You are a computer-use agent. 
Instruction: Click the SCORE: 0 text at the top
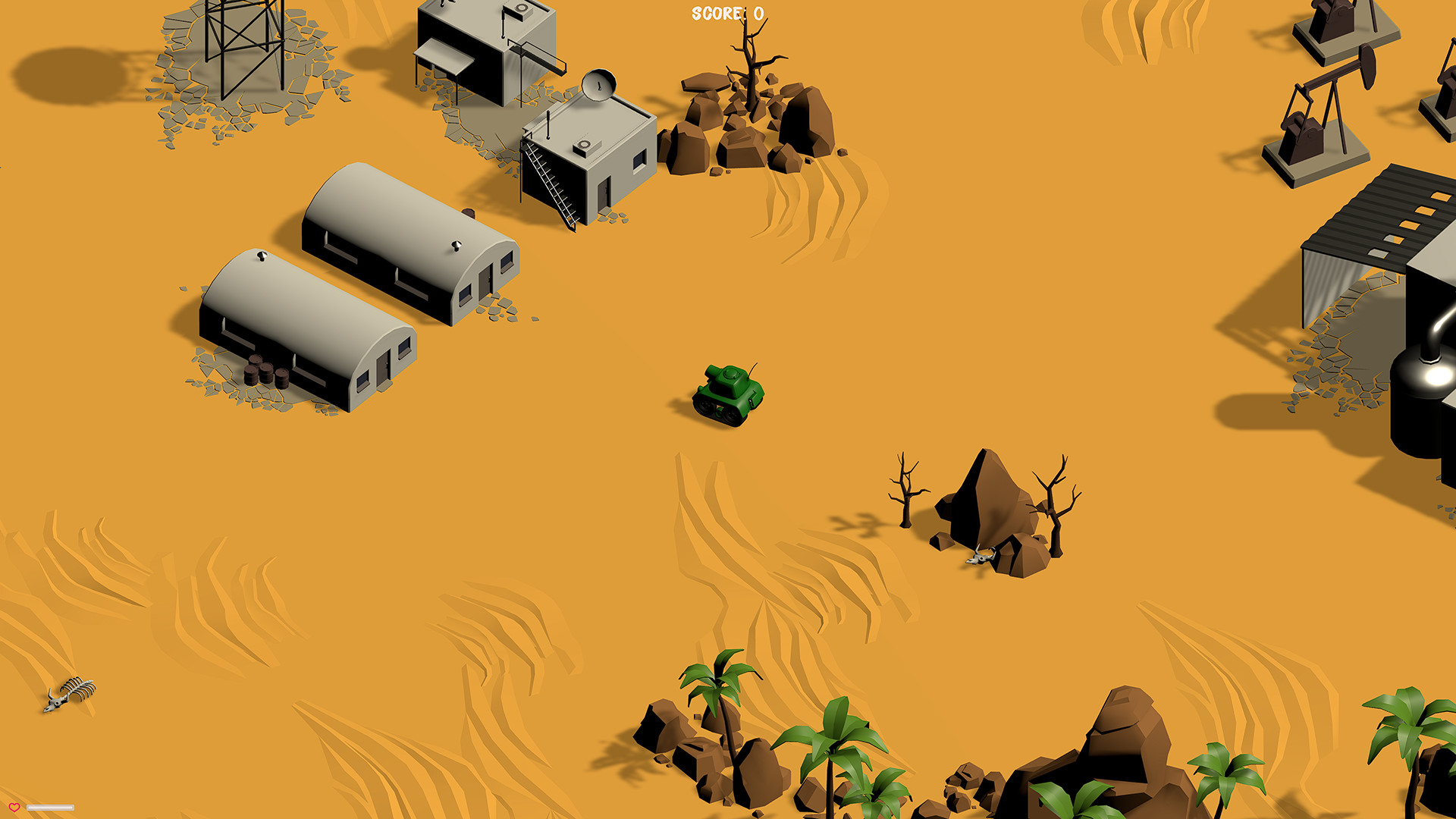coord(726,11)
